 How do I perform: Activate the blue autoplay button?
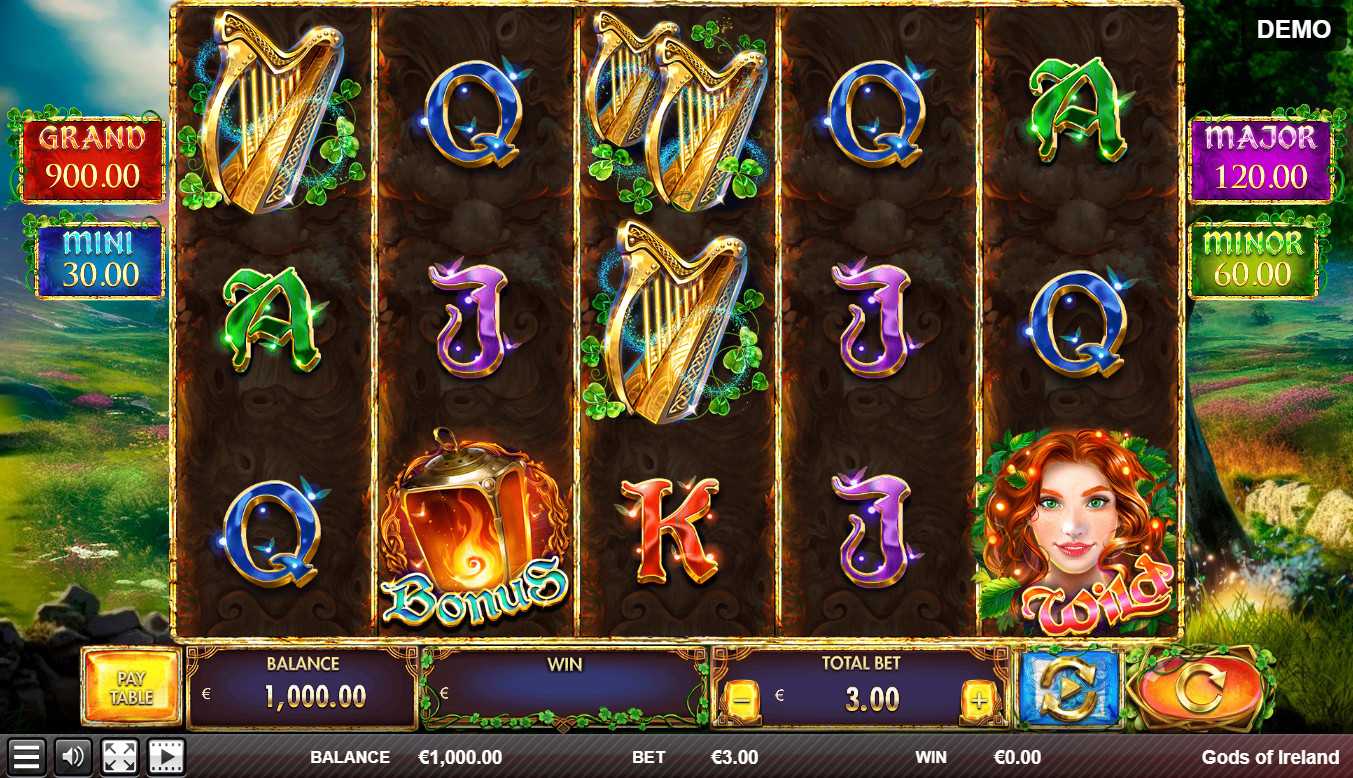pyautogui.click(x=1067, y=688)
